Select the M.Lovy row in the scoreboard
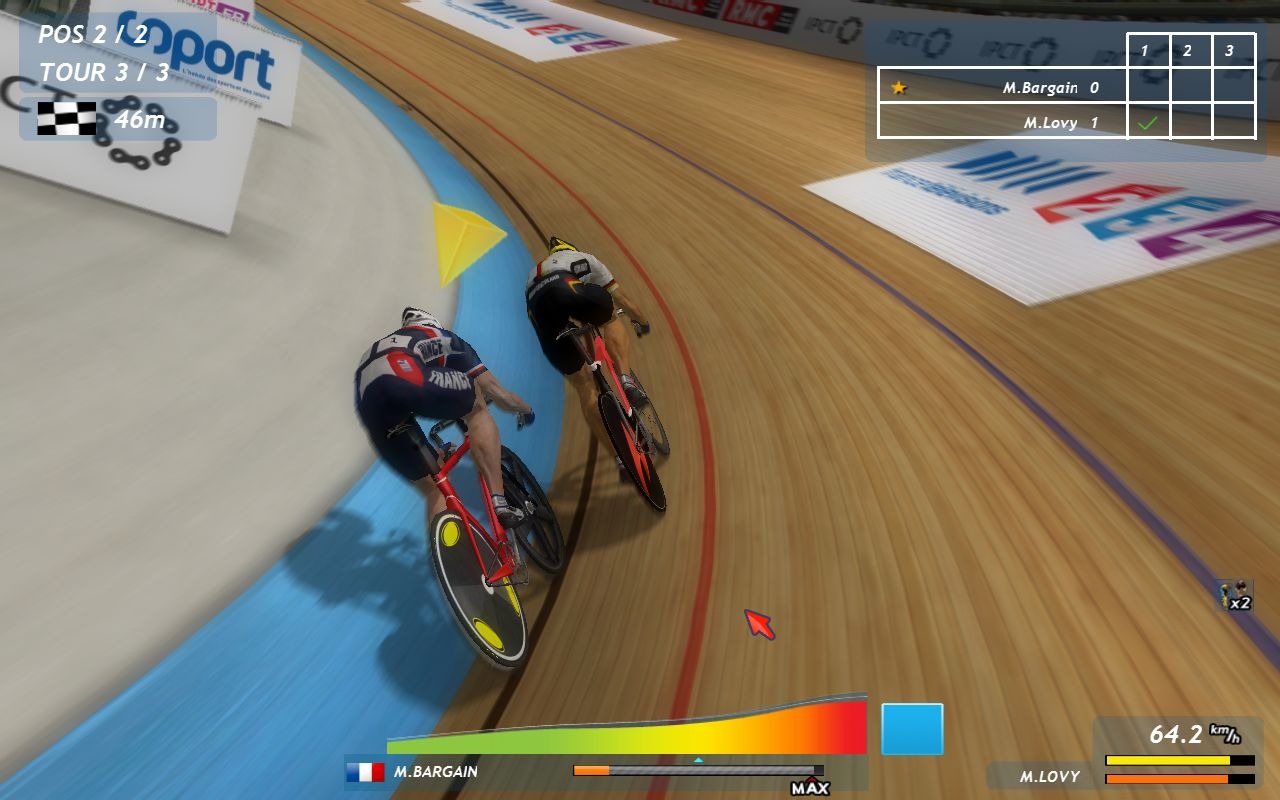The height and width of the screenshot is (800, 1280). pos(1002,122)
